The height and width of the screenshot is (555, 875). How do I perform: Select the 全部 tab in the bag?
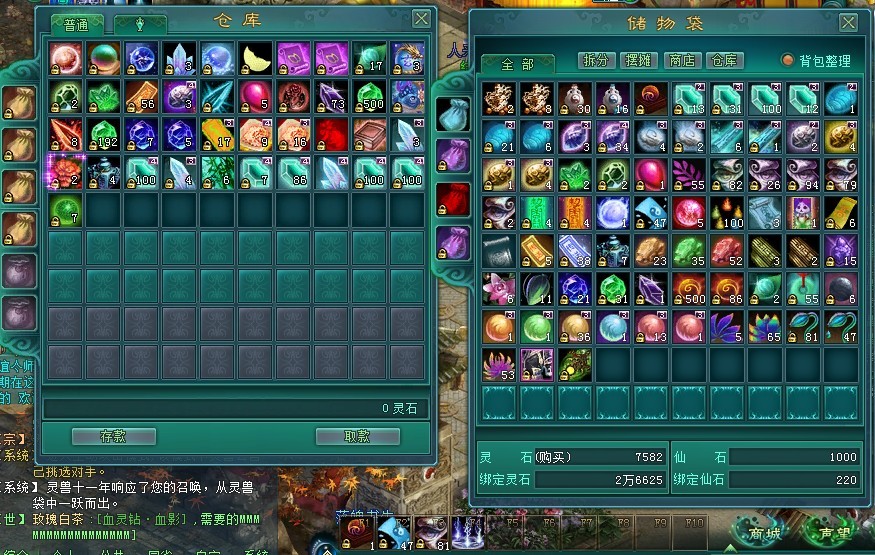(517, 64)
